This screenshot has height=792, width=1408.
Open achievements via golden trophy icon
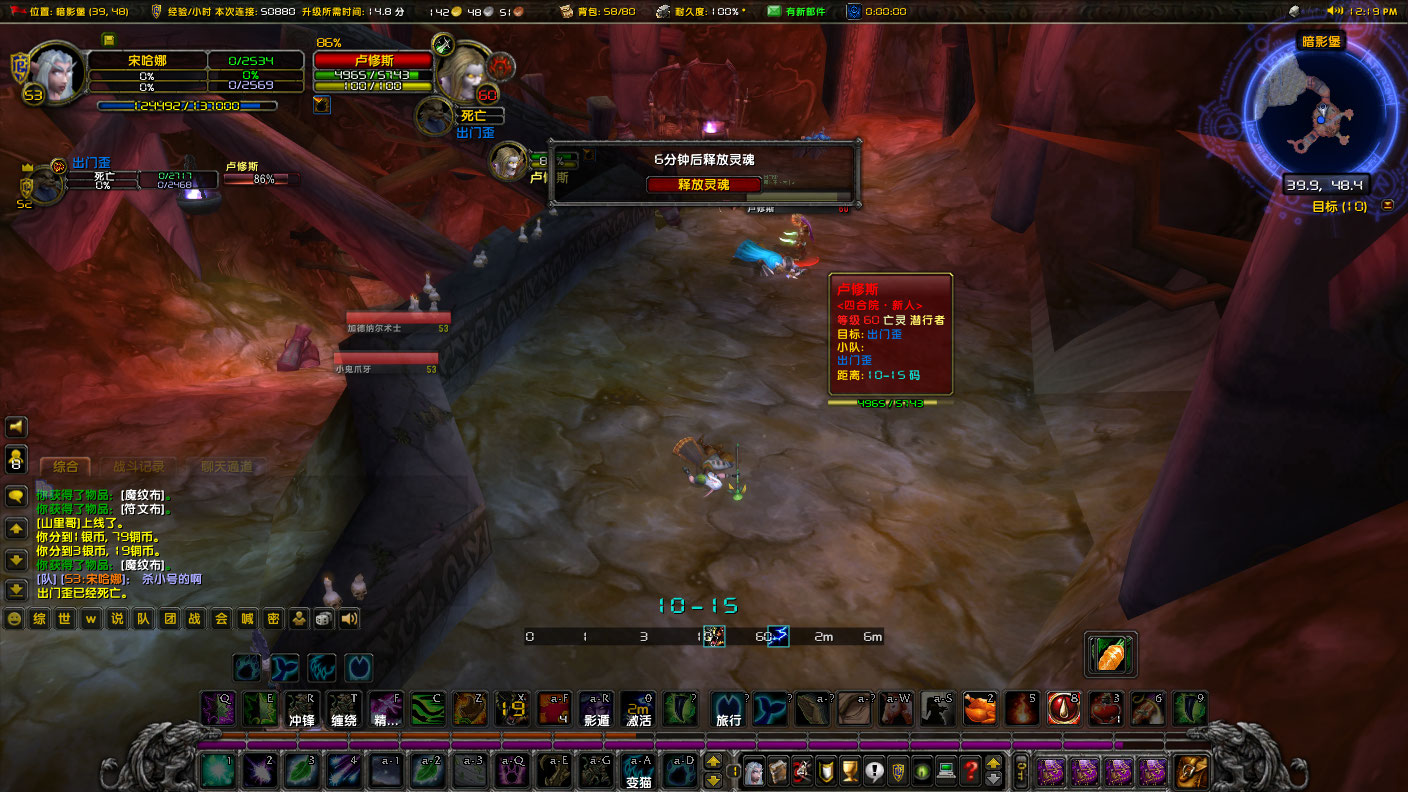(849, 770)
